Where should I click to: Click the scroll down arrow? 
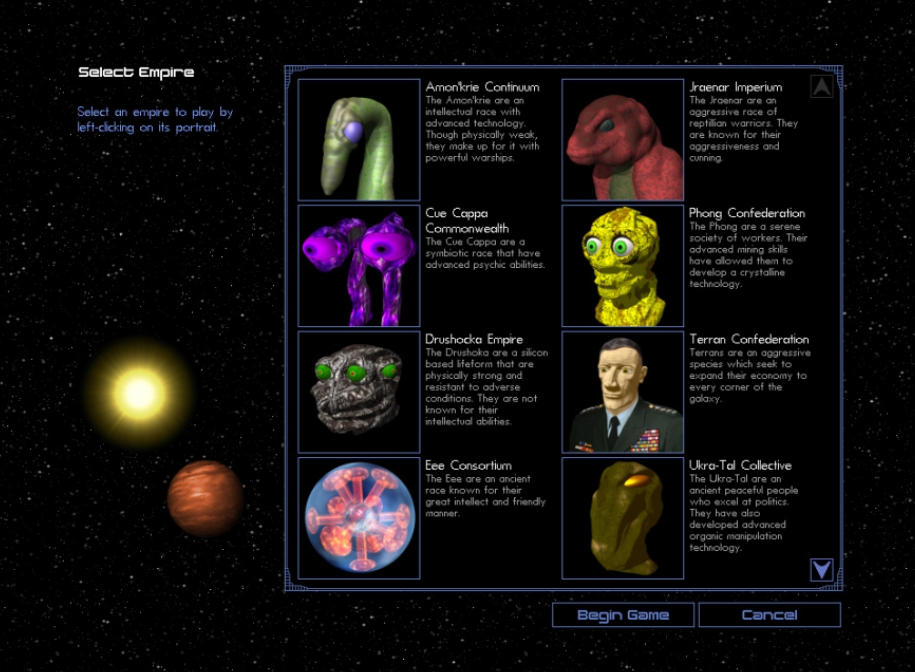click(821, 570)
